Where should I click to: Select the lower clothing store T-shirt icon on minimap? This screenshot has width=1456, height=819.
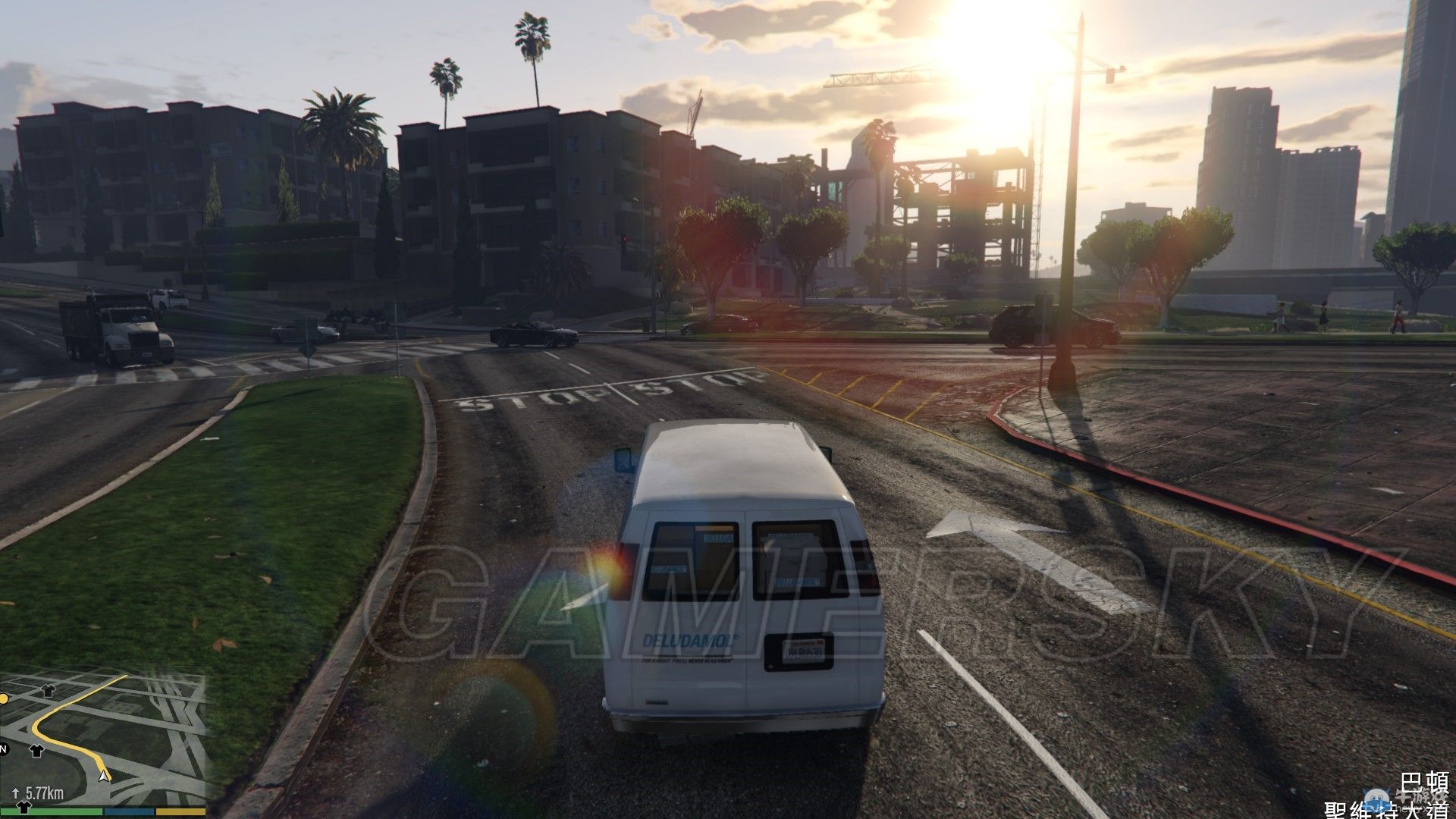pos(36,751)
